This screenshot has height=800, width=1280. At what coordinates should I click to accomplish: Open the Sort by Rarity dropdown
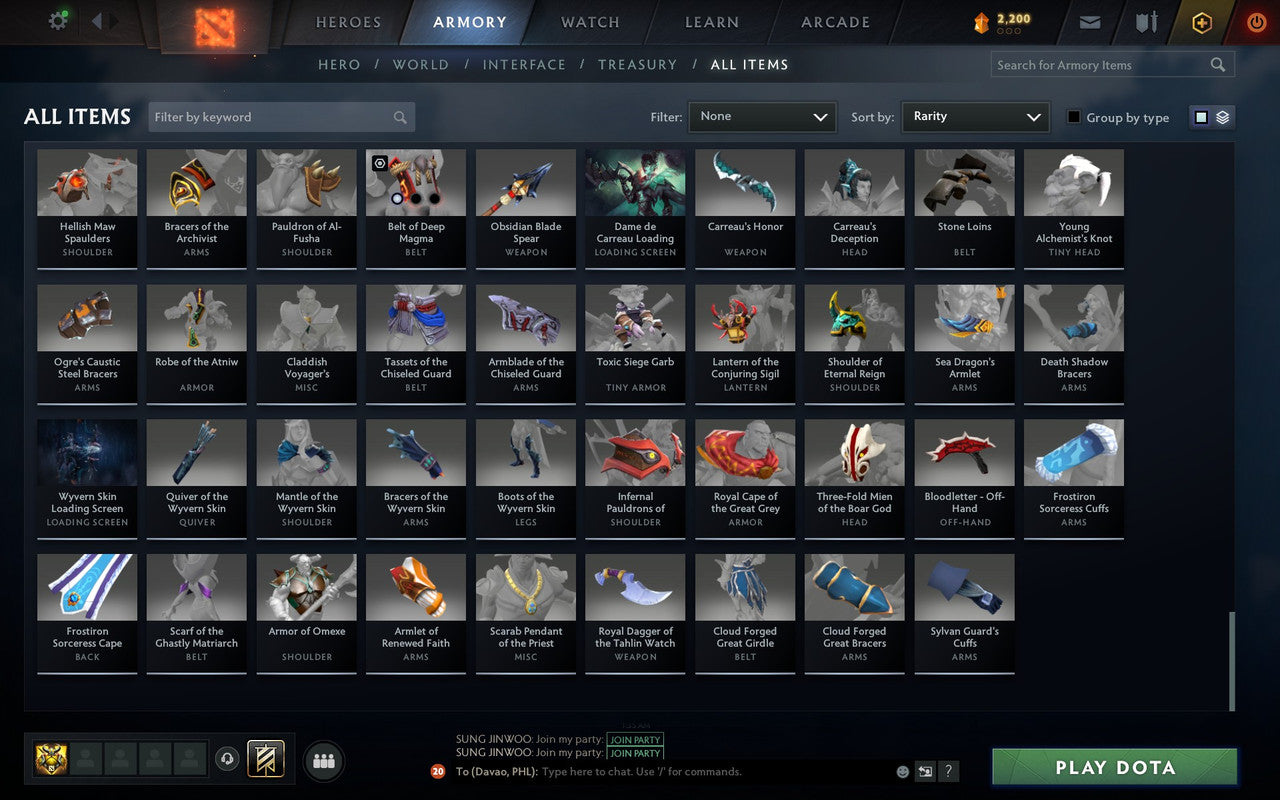(975, 117)
